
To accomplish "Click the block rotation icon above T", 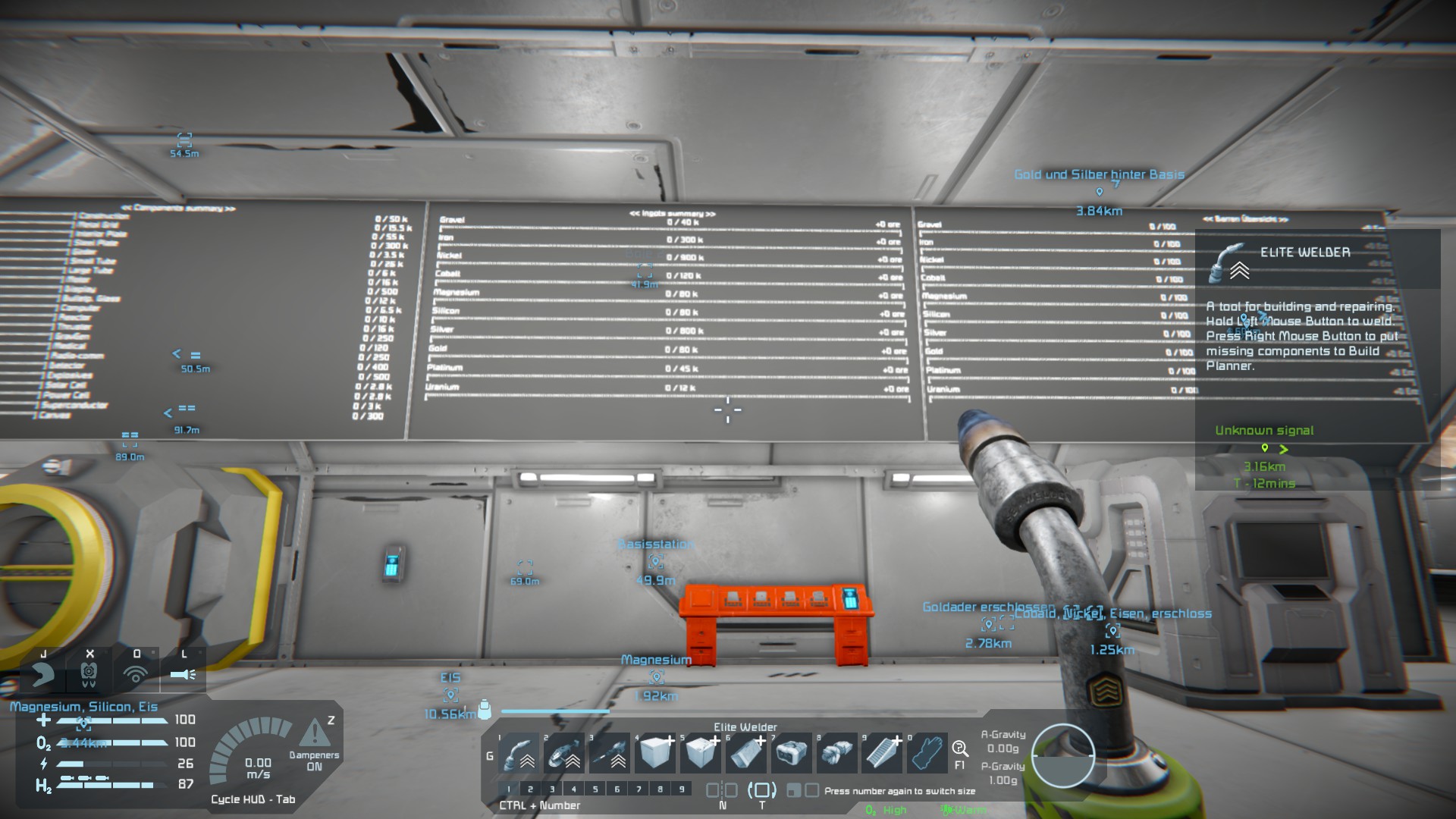I will [x=762, y=790].
